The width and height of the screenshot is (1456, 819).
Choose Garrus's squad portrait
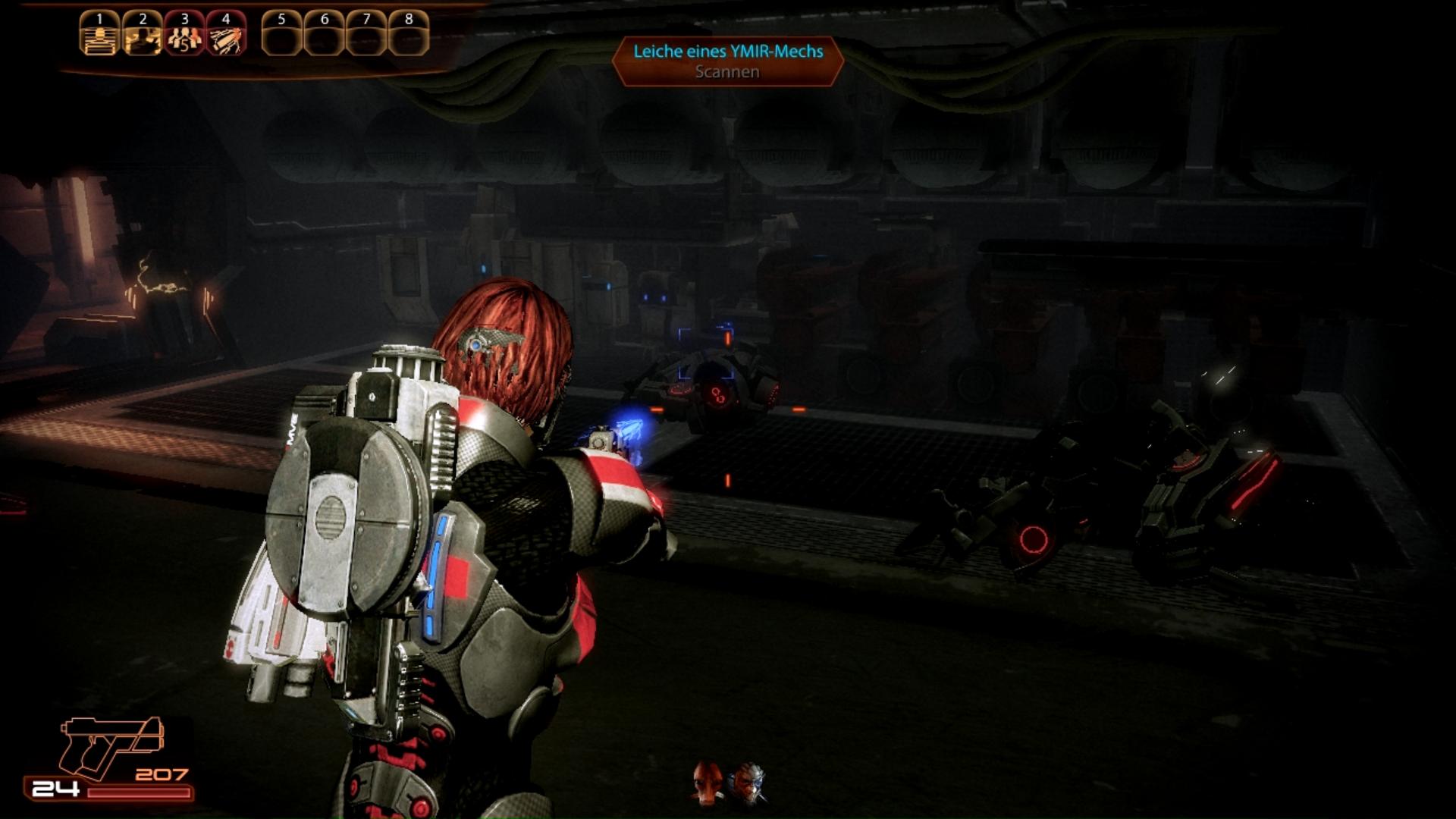click(748, 783)
